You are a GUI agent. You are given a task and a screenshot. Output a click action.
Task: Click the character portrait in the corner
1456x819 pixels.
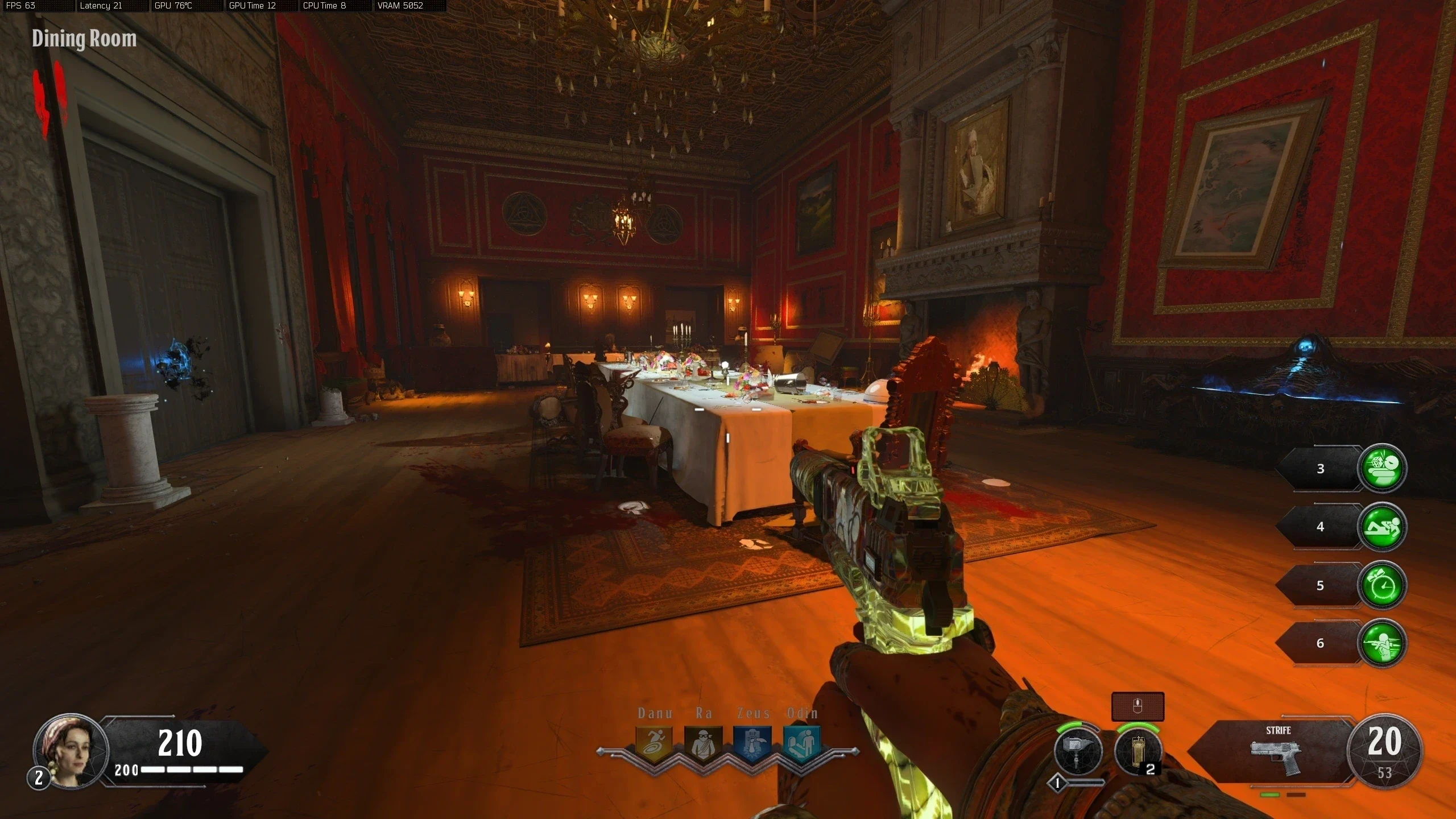pyautogui.click(x=71, y=750)
